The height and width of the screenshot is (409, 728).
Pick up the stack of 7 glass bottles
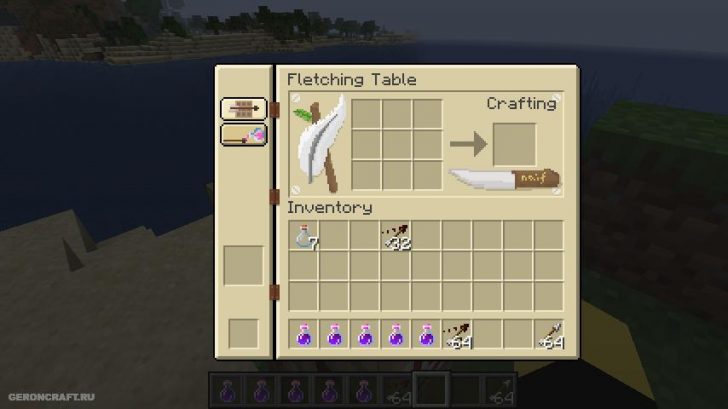303,237
